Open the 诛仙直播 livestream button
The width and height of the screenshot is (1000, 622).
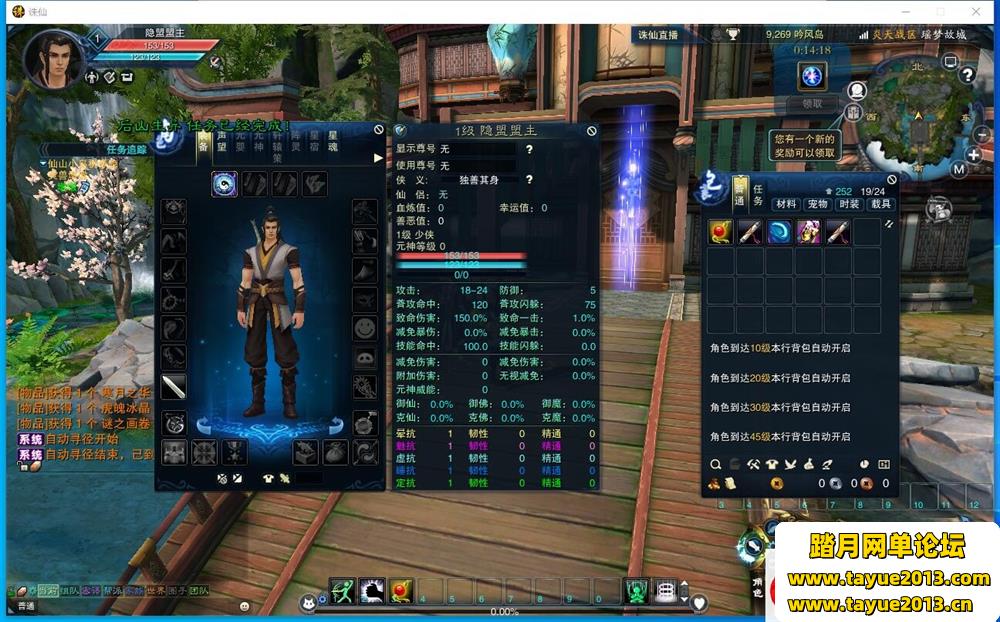point(659,35)
